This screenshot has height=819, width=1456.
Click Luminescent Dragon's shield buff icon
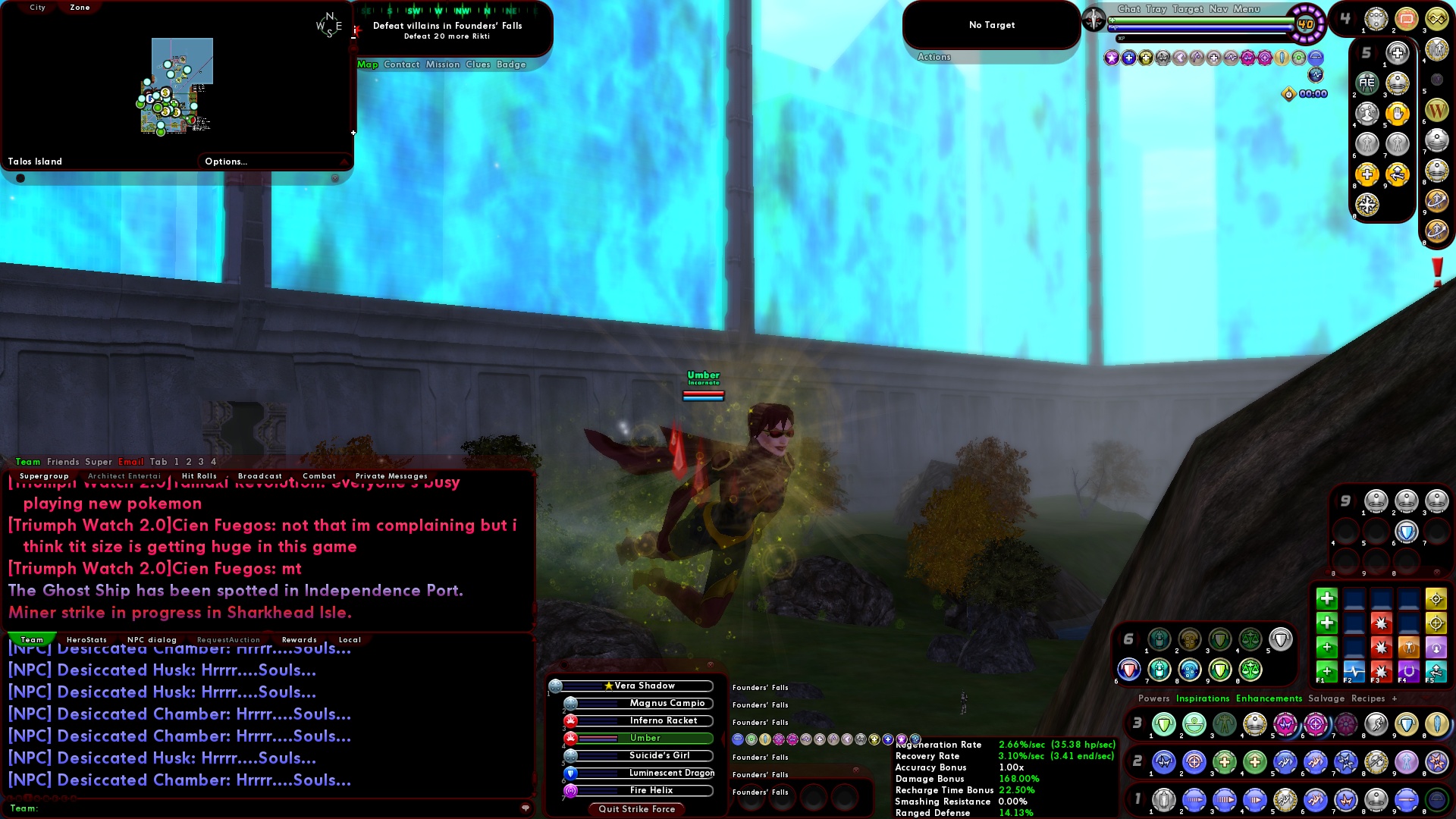click(x=570, y=773)
